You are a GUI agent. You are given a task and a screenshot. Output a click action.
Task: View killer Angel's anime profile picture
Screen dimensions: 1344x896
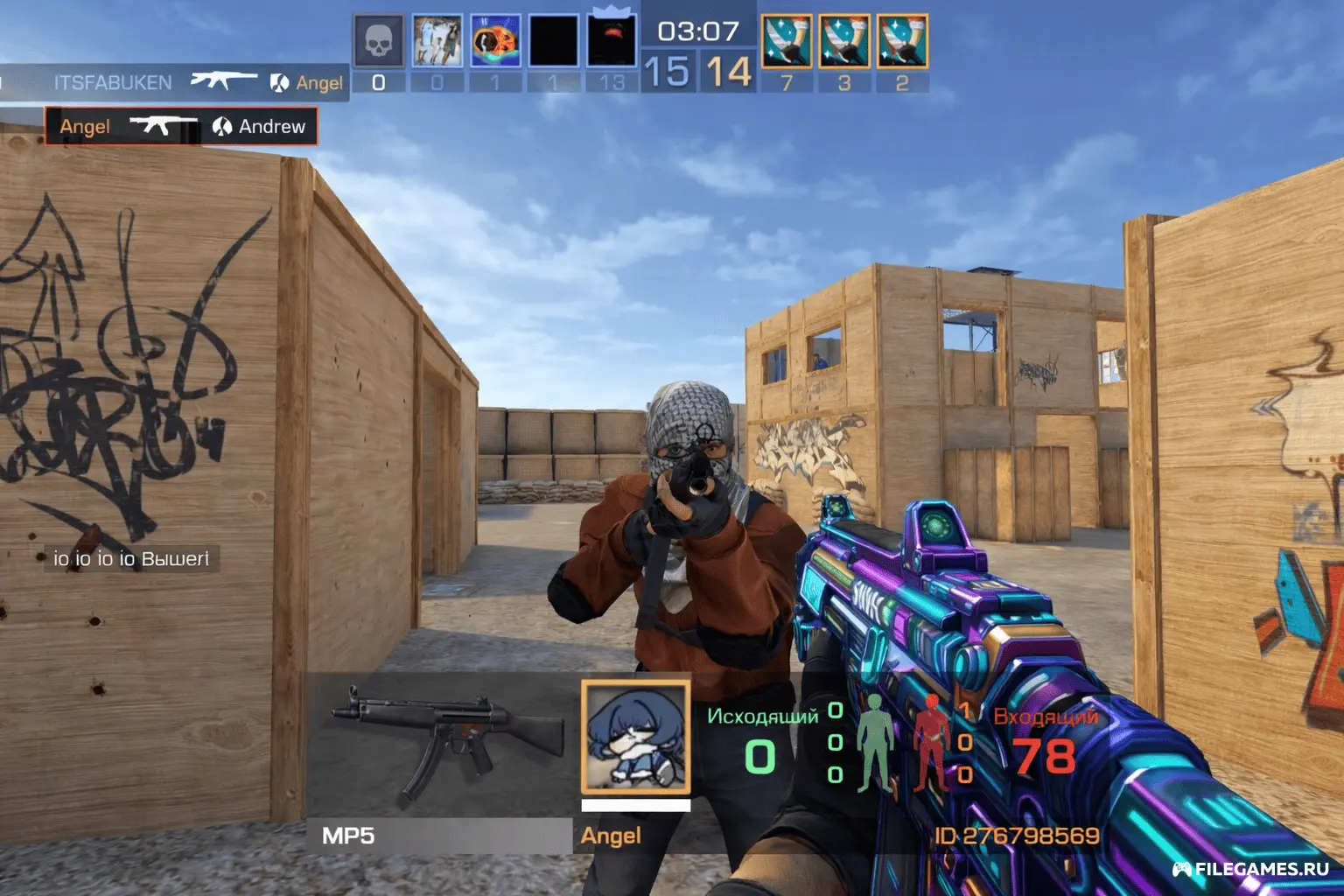tap(635, 738)
